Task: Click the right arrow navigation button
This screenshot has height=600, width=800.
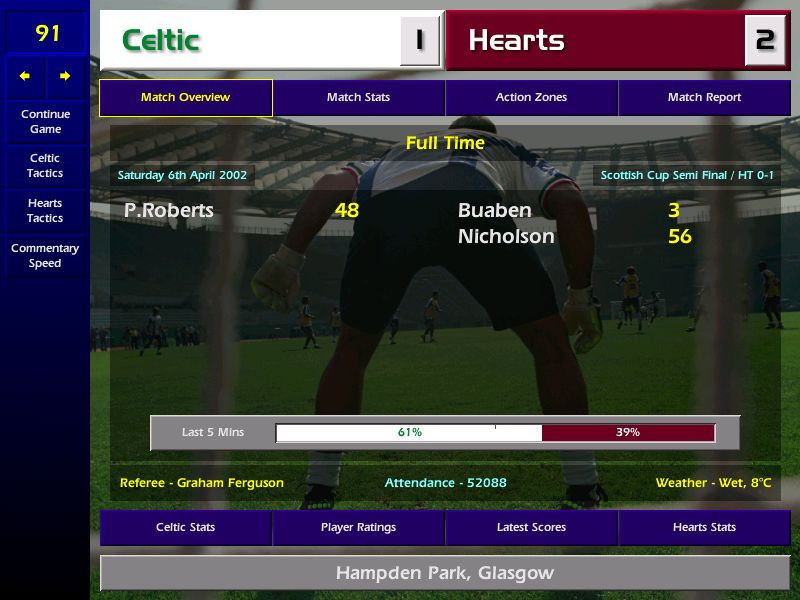Action: coord(65,76)
